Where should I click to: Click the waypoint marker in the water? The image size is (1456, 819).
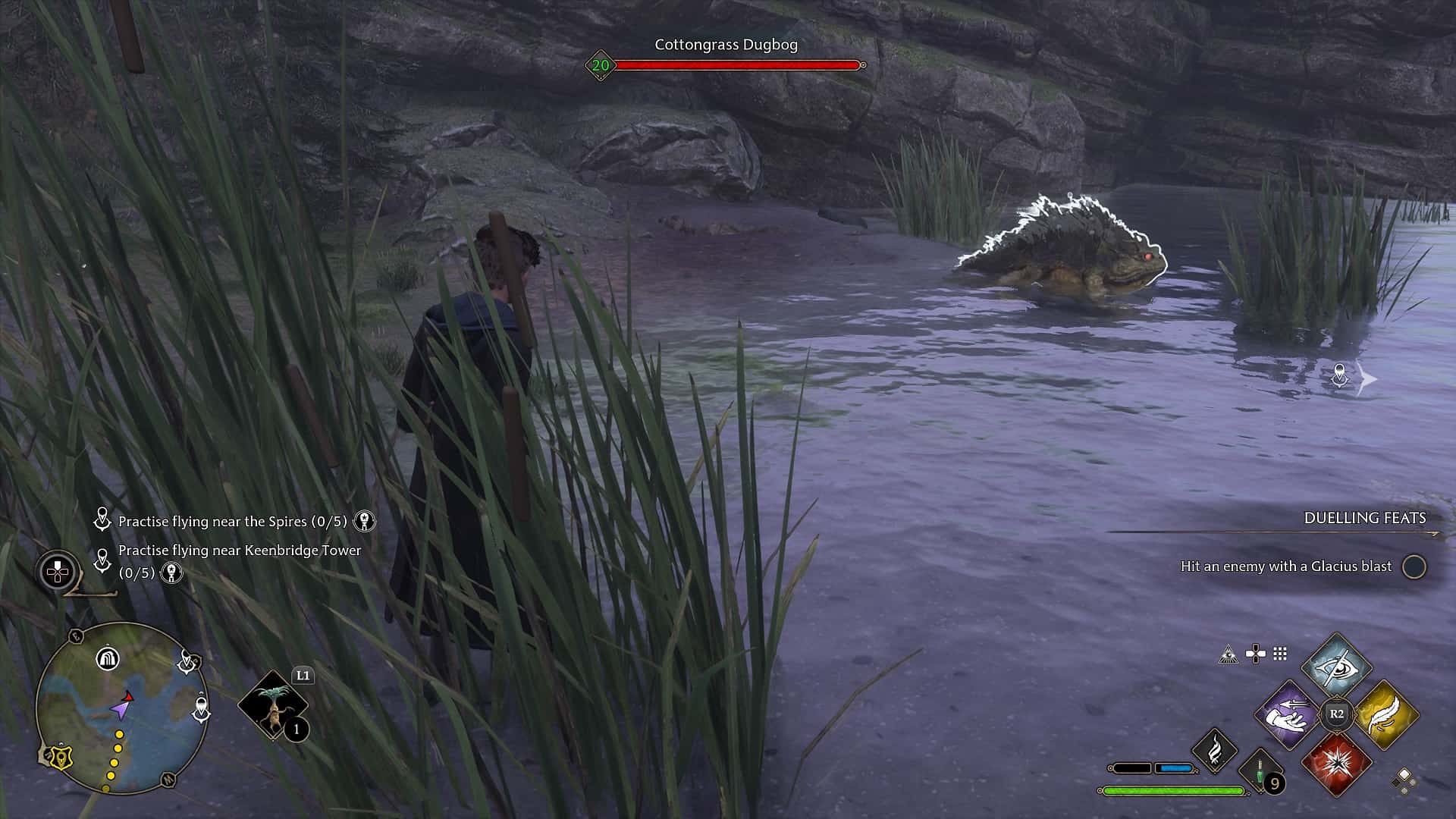click(x=1340, y=377)
